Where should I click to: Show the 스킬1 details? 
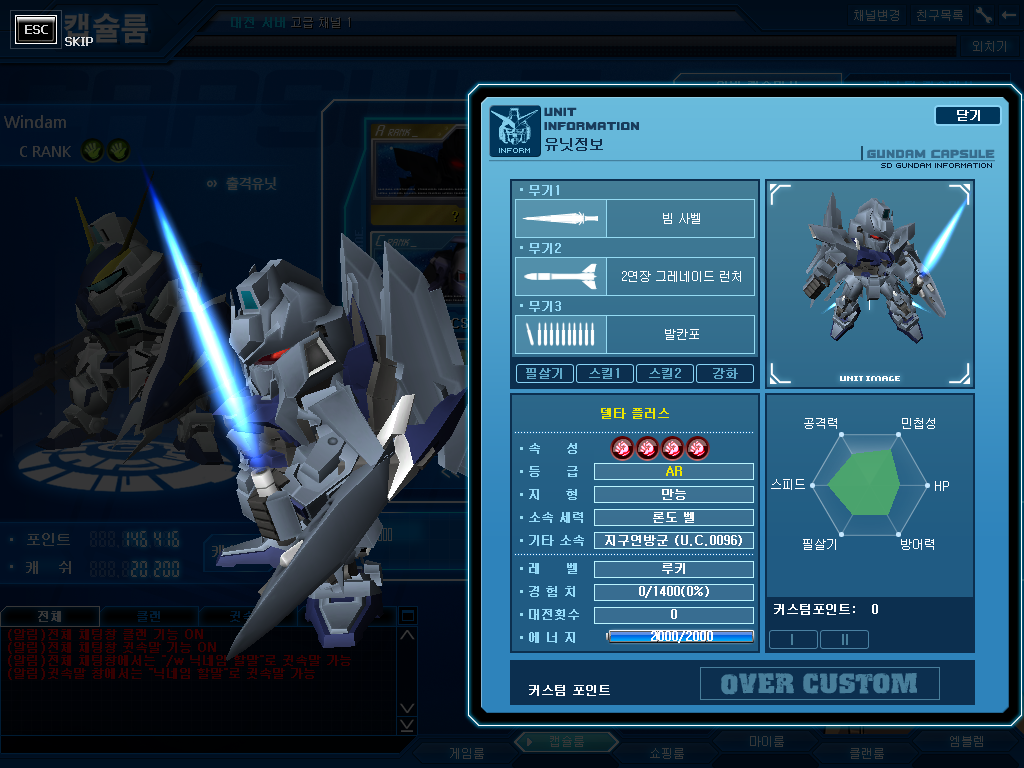coord(605,374)
